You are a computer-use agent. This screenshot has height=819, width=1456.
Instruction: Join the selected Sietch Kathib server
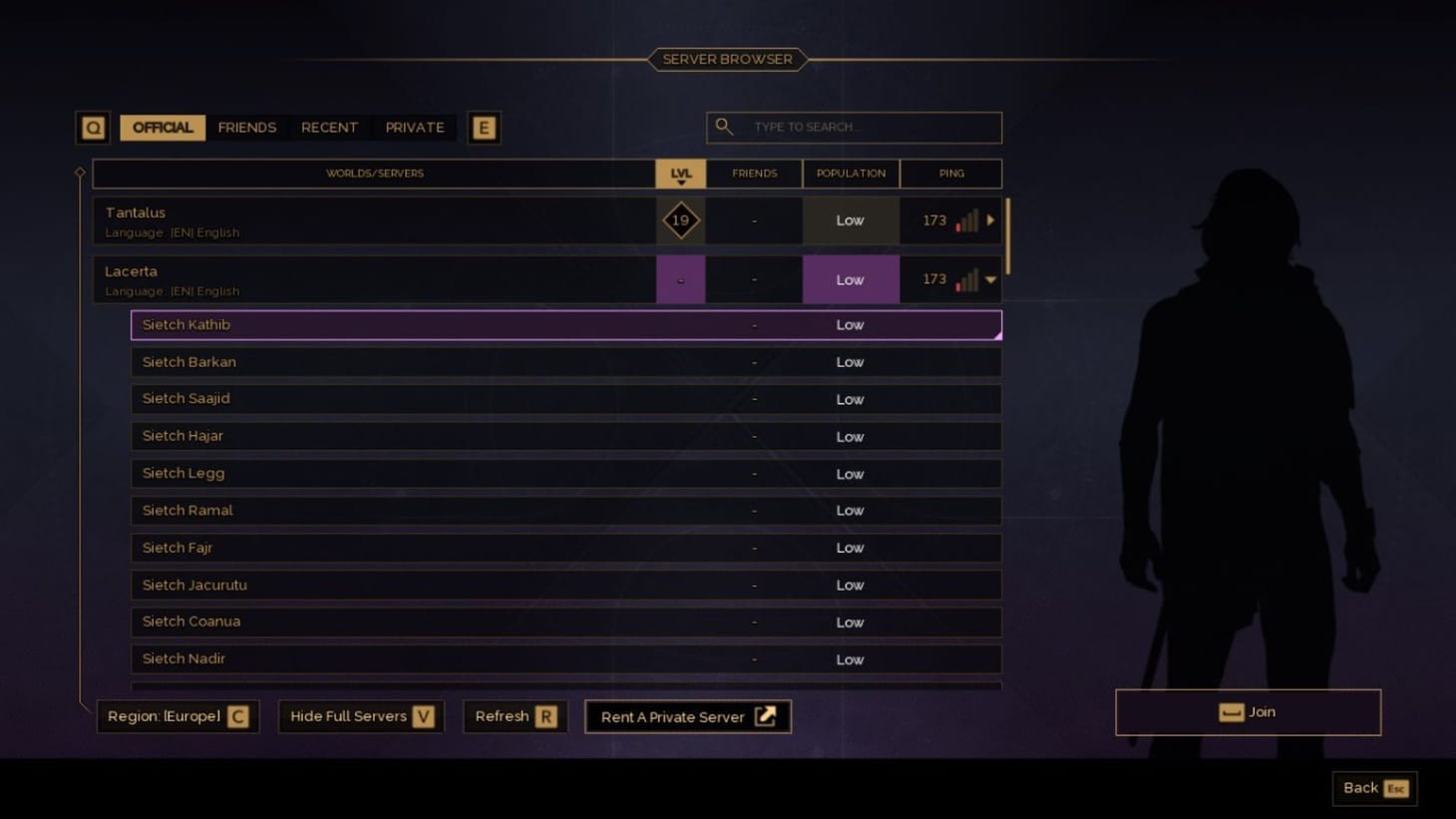point(1248,711)
